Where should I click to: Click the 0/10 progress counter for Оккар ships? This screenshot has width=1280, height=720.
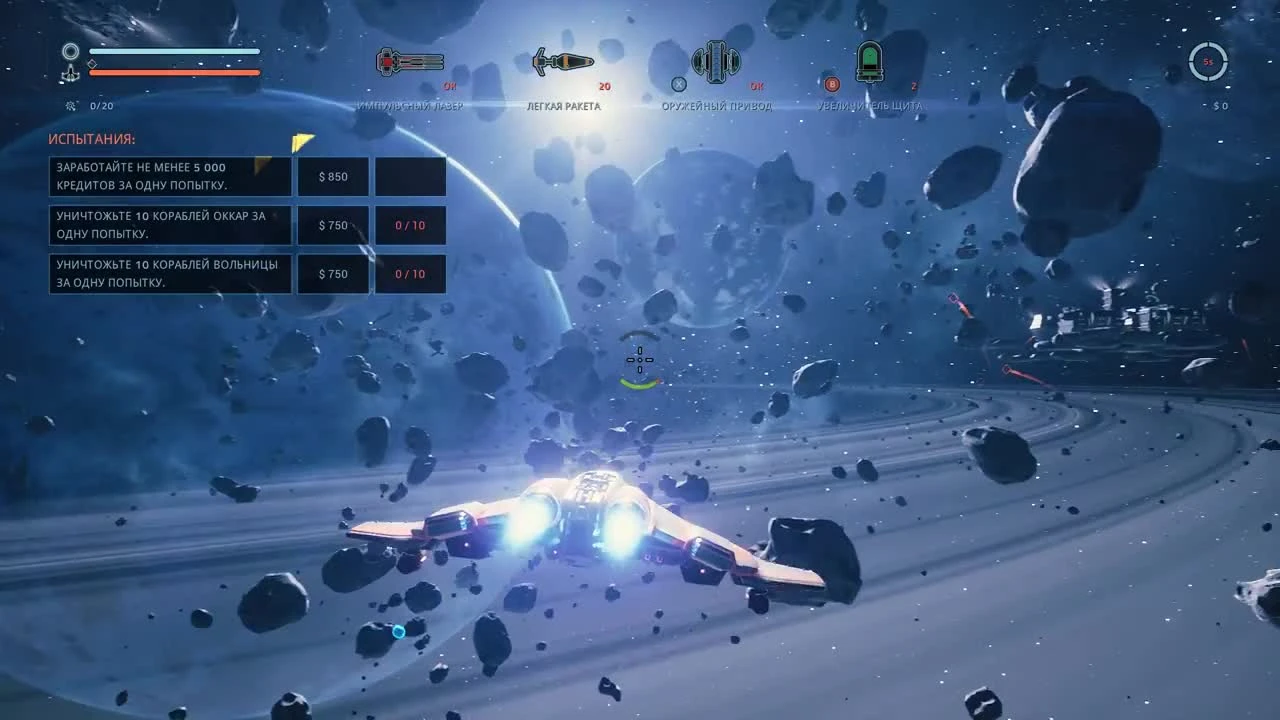[409, 225]
